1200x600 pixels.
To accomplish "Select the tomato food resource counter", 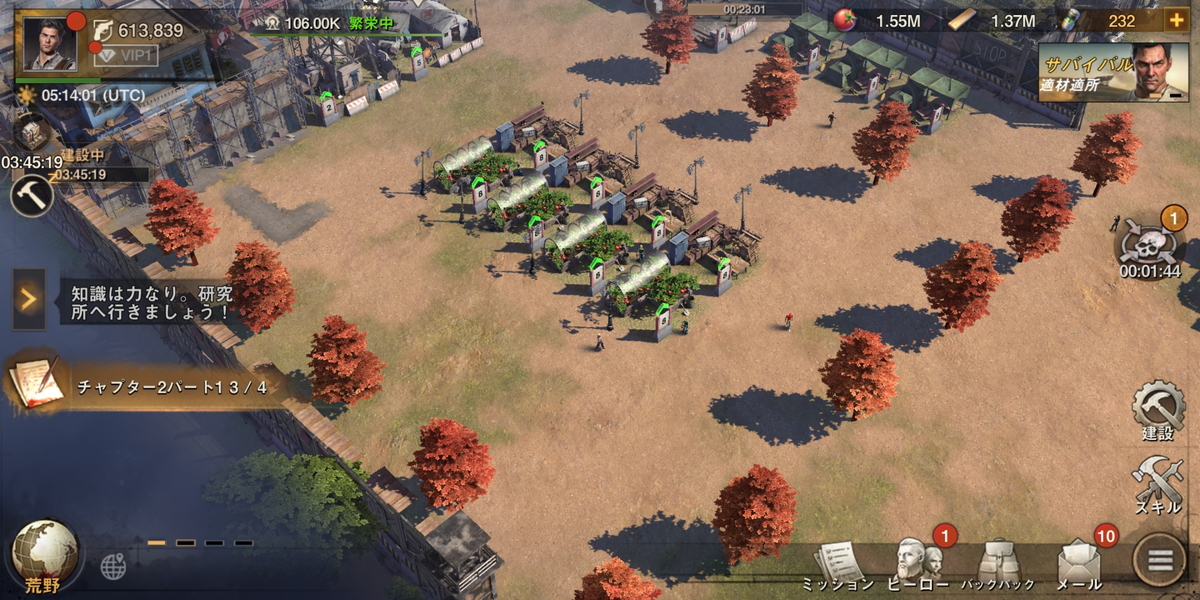I will pos(878,21).
